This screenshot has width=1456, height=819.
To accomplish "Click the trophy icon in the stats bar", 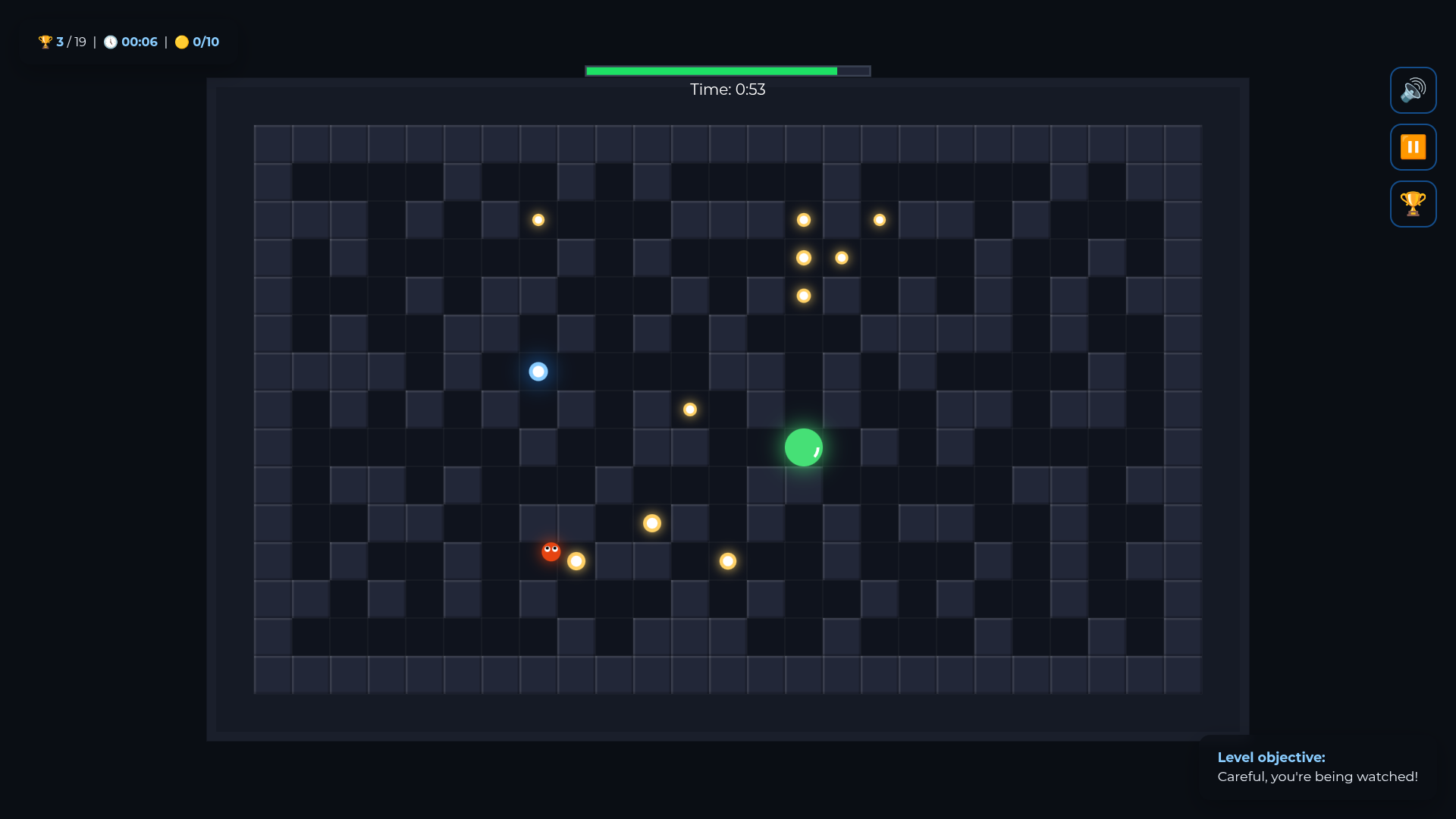I will coord(45,42).
